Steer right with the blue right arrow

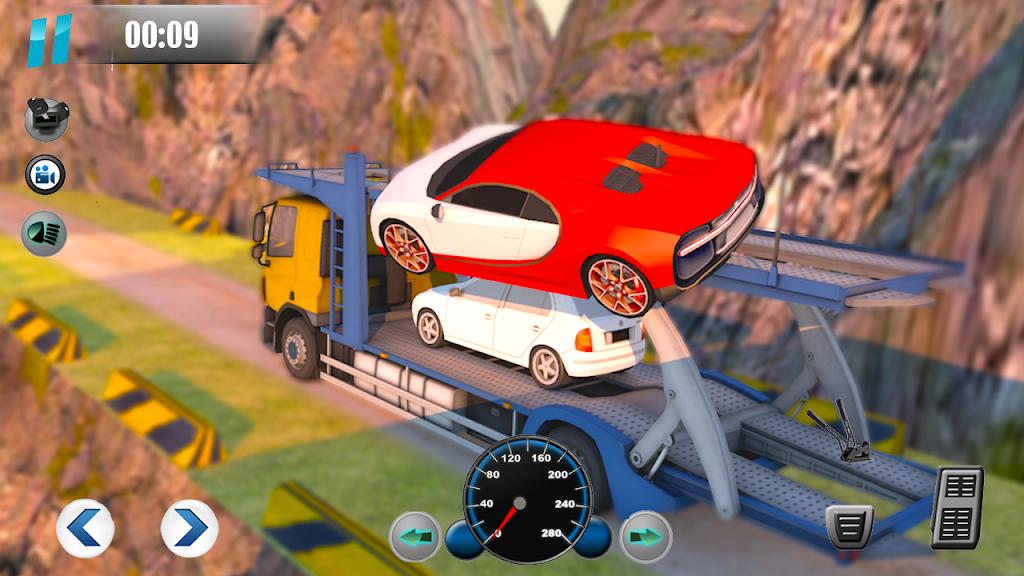(189, 528)
